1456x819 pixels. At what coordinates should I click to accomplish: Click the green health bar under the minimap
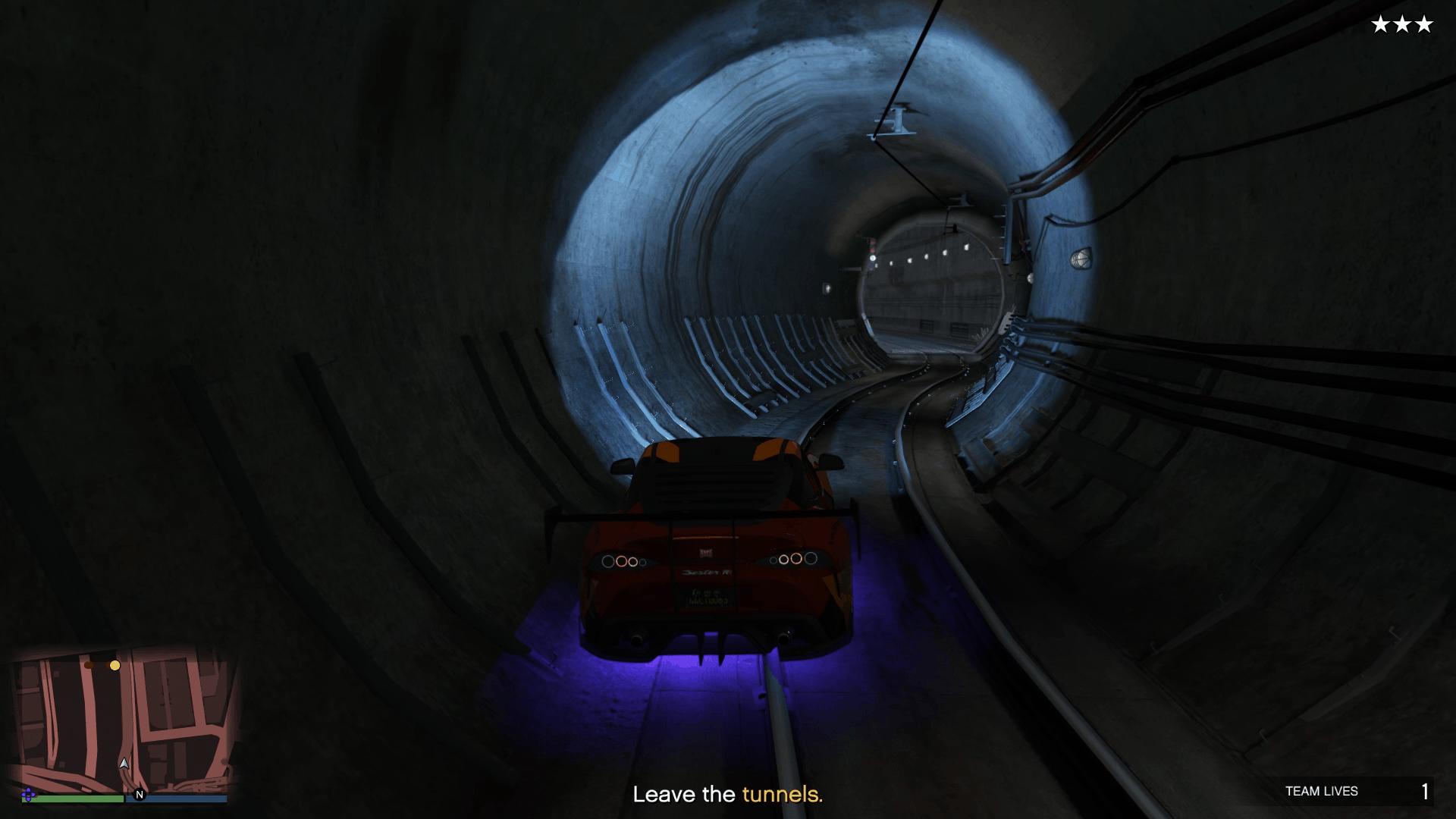coord(73,798)
